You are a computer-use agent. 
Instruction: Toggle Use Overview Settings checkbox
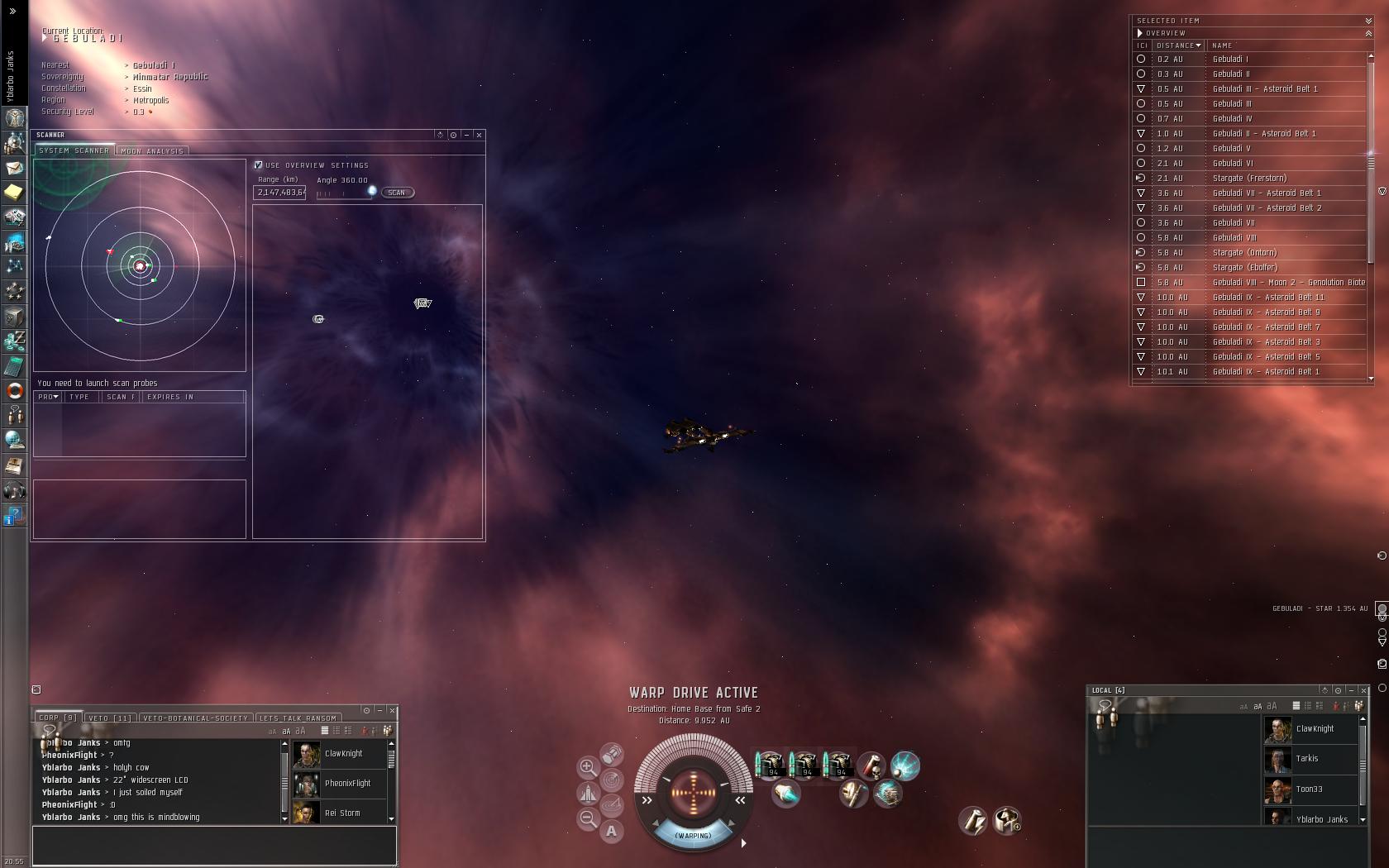coord(259,165)
